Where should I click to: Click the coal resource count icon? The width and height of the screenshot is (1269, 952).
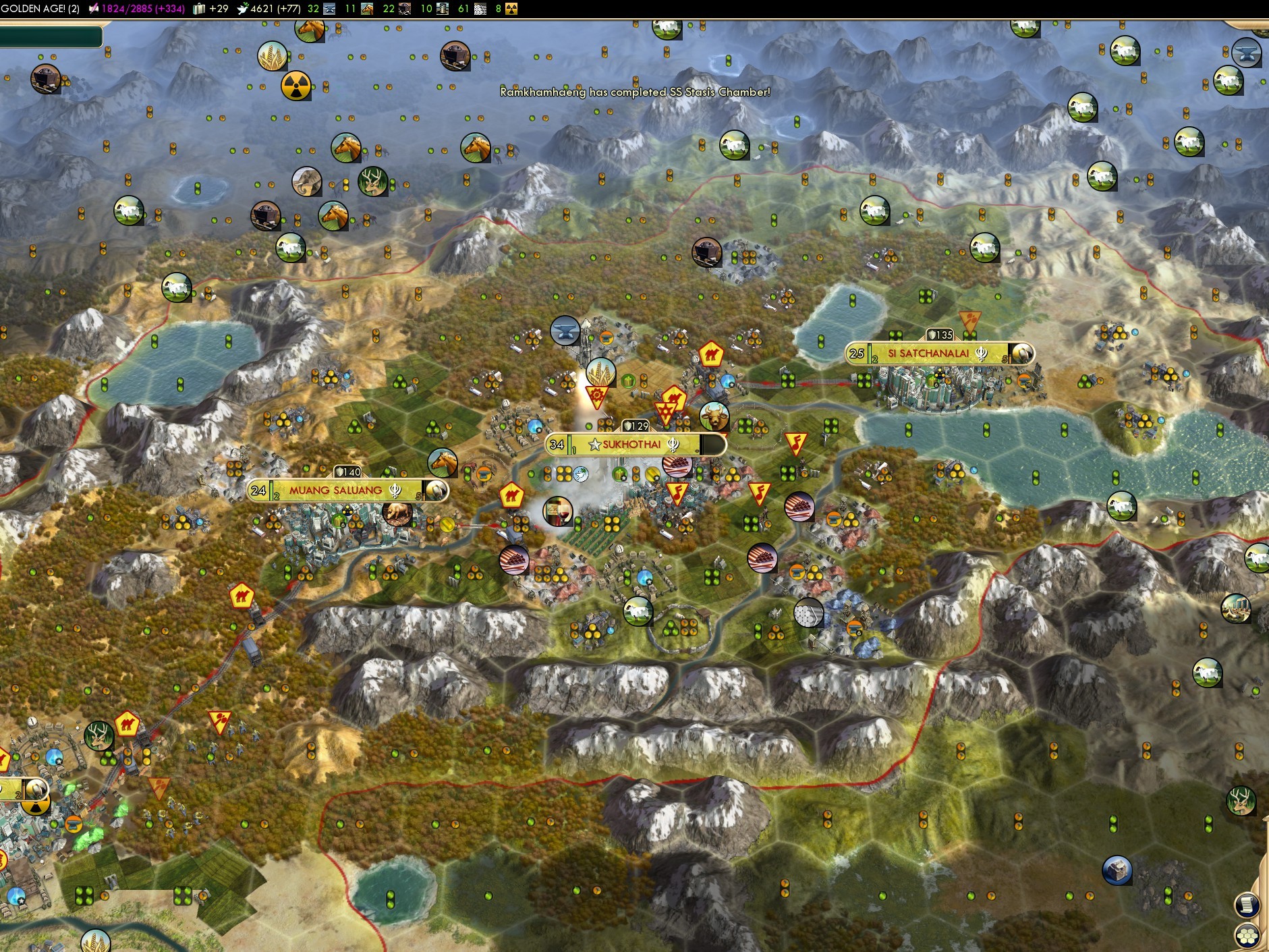(405, 9)
